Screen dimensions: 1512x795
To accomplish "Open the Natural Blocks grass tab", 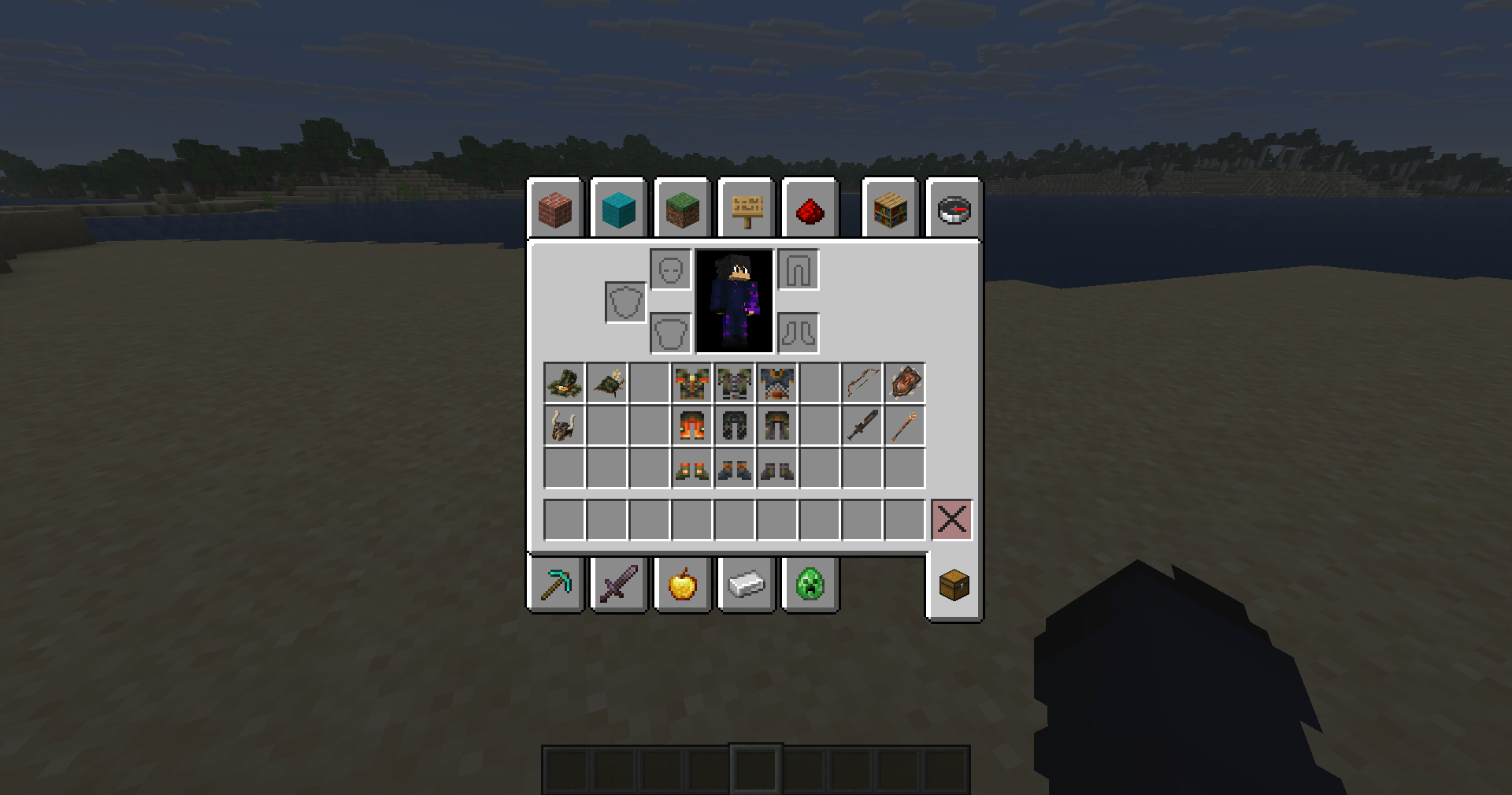I will coord(682,209).
